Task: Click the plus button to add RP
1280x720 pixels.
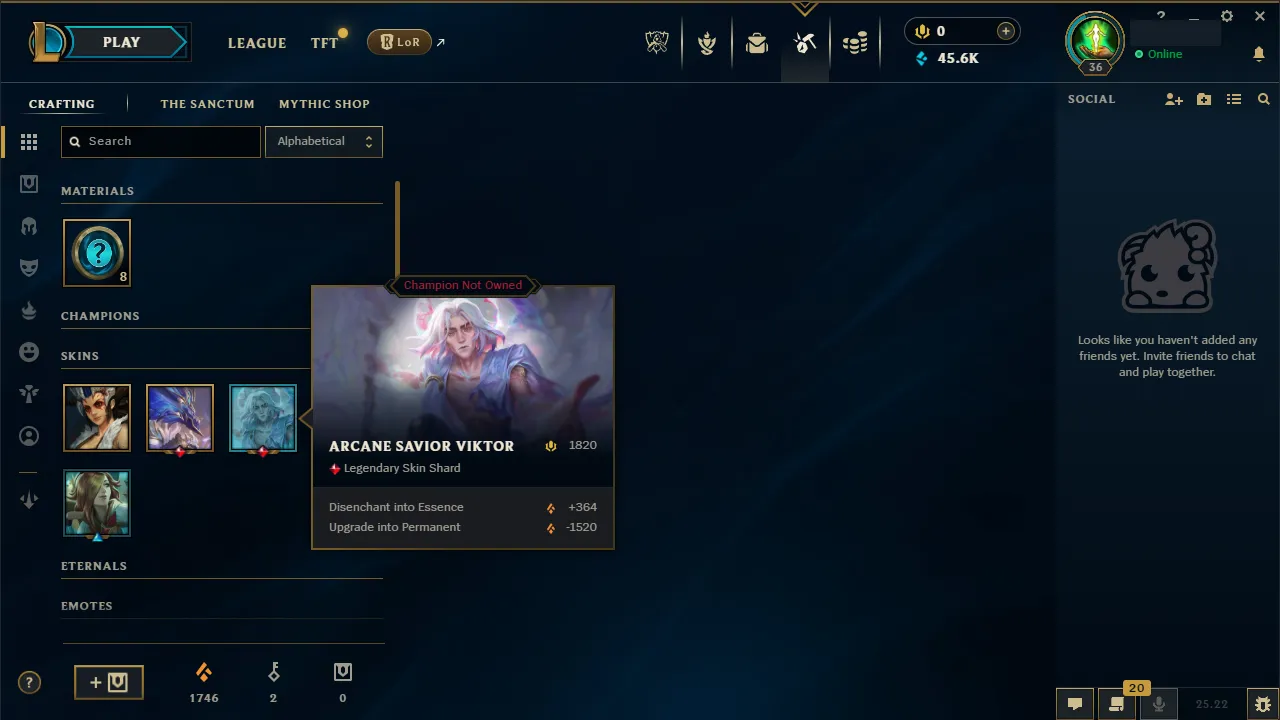Action: [1005, 31]
